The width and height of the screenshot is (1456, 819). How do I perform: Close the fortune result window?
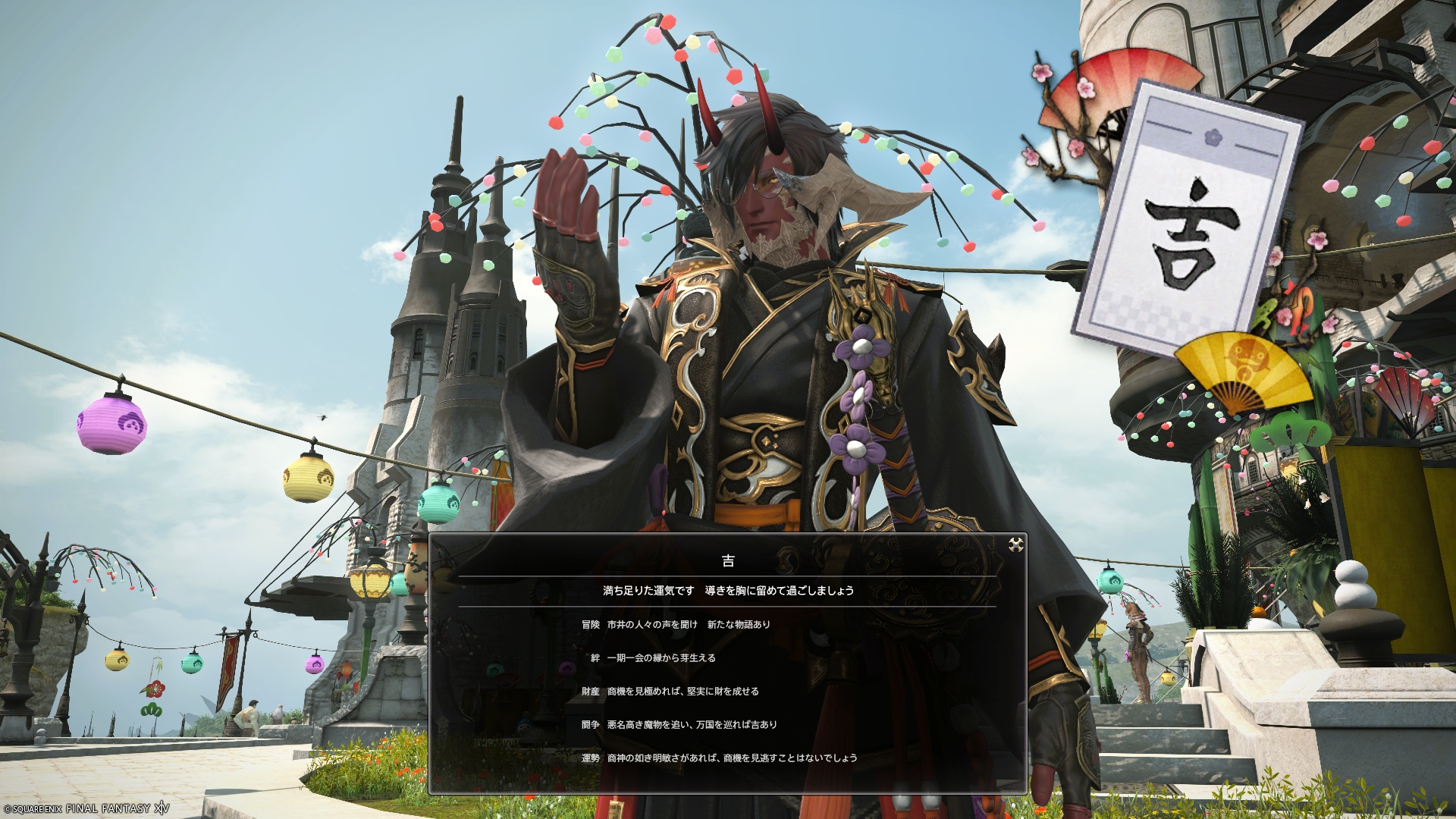click(x=1015, y=544)
